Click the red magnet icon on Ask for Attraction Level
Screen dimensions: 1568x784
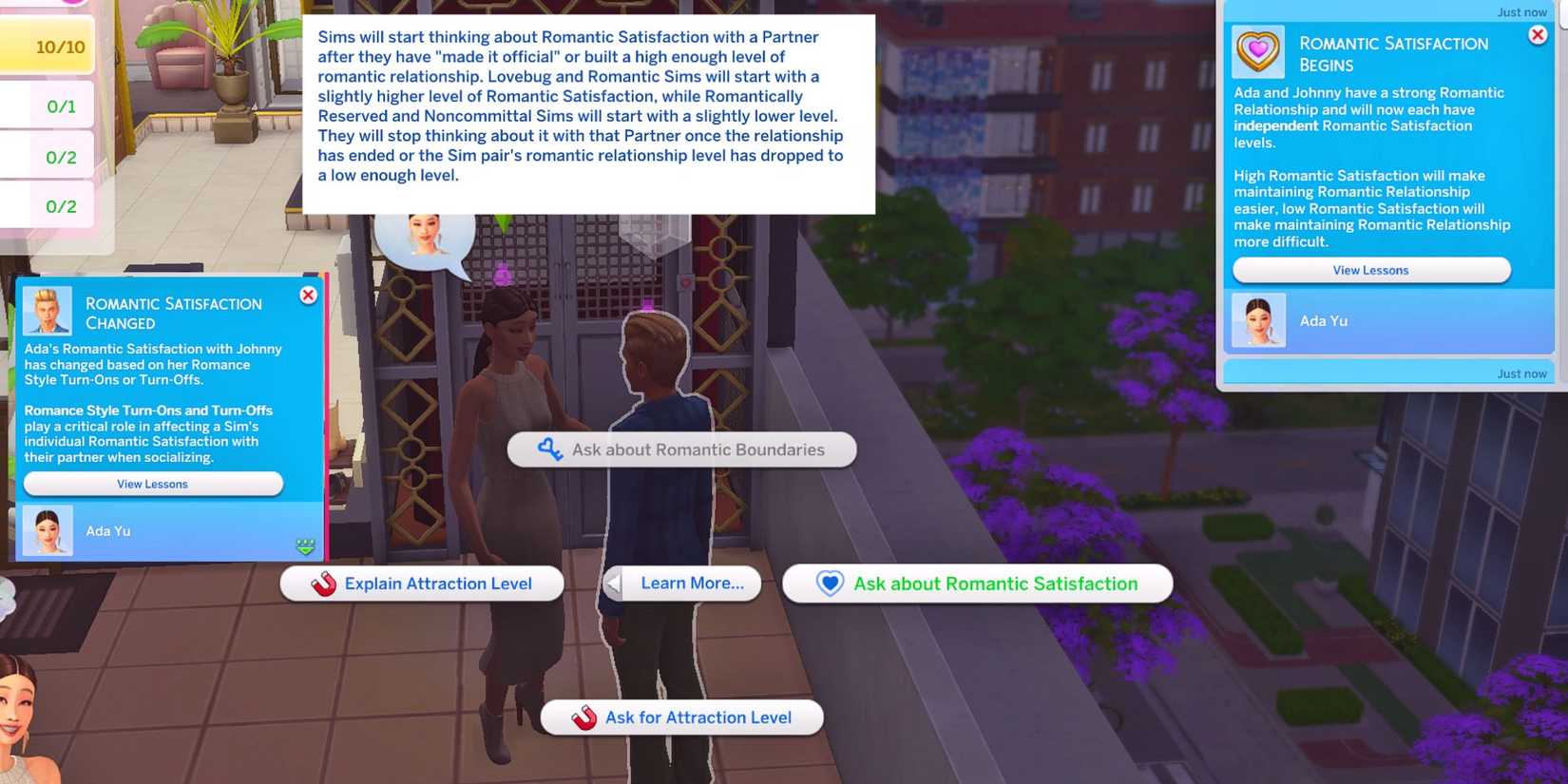[583, 717]
